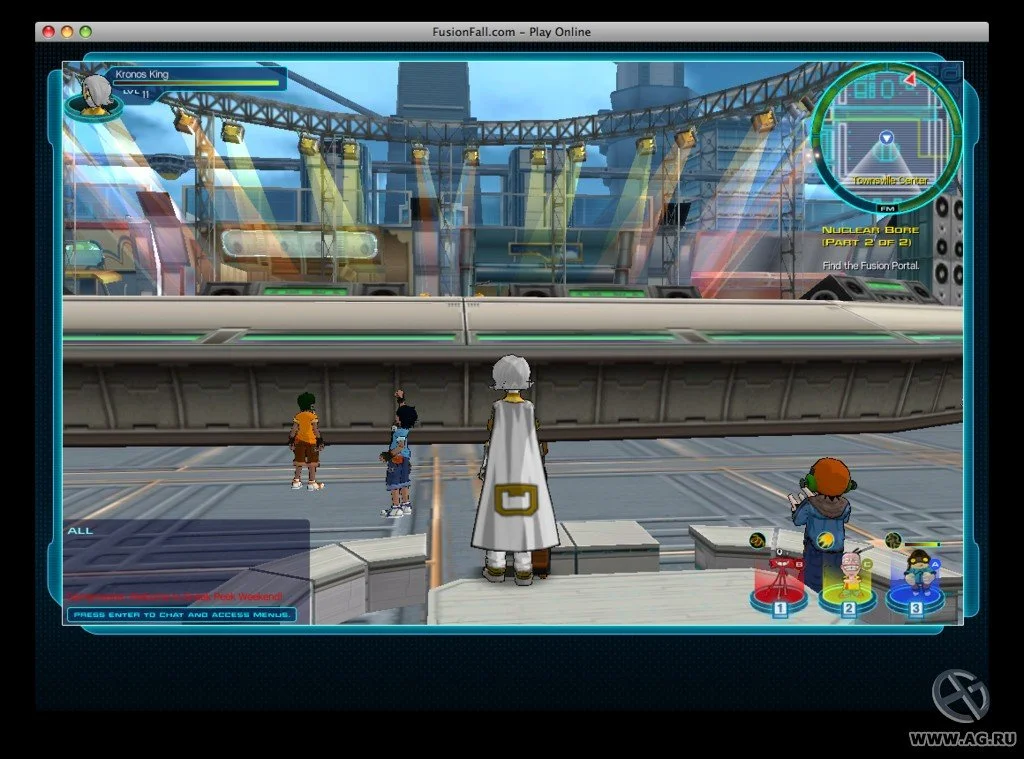Select the red nano in slot 1
Image resolution: width=1024 pixels, height=759 pixels.
pos(779,584)
